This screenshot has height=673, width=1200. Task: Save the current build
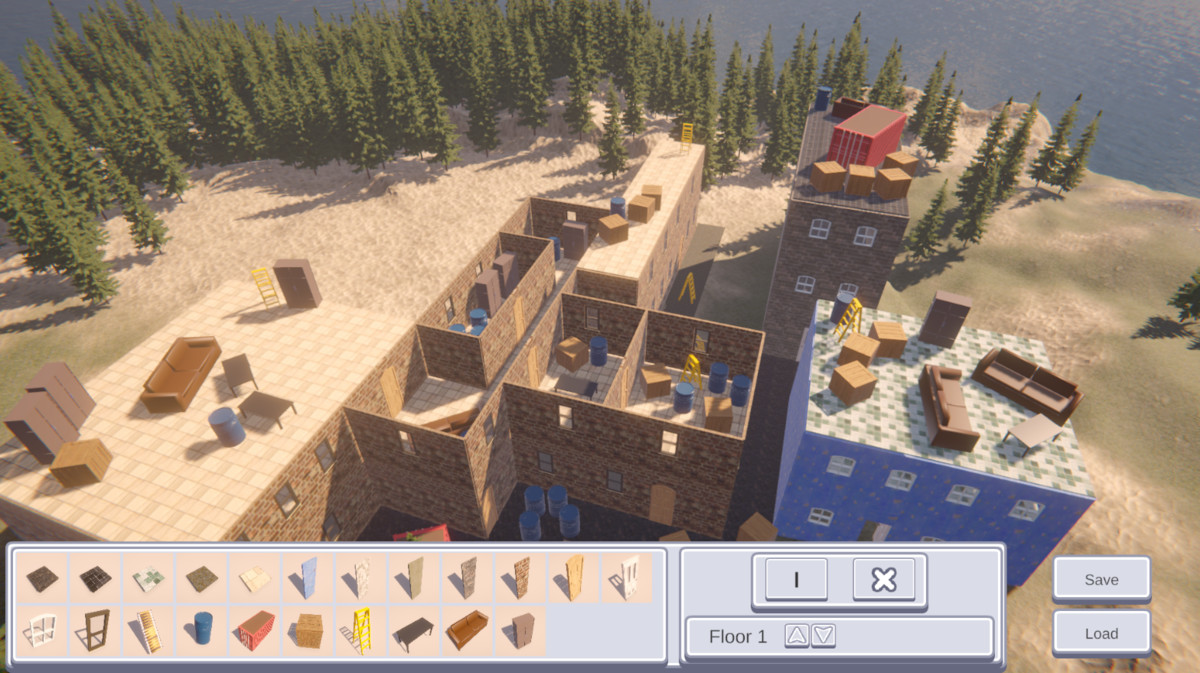1101,579
